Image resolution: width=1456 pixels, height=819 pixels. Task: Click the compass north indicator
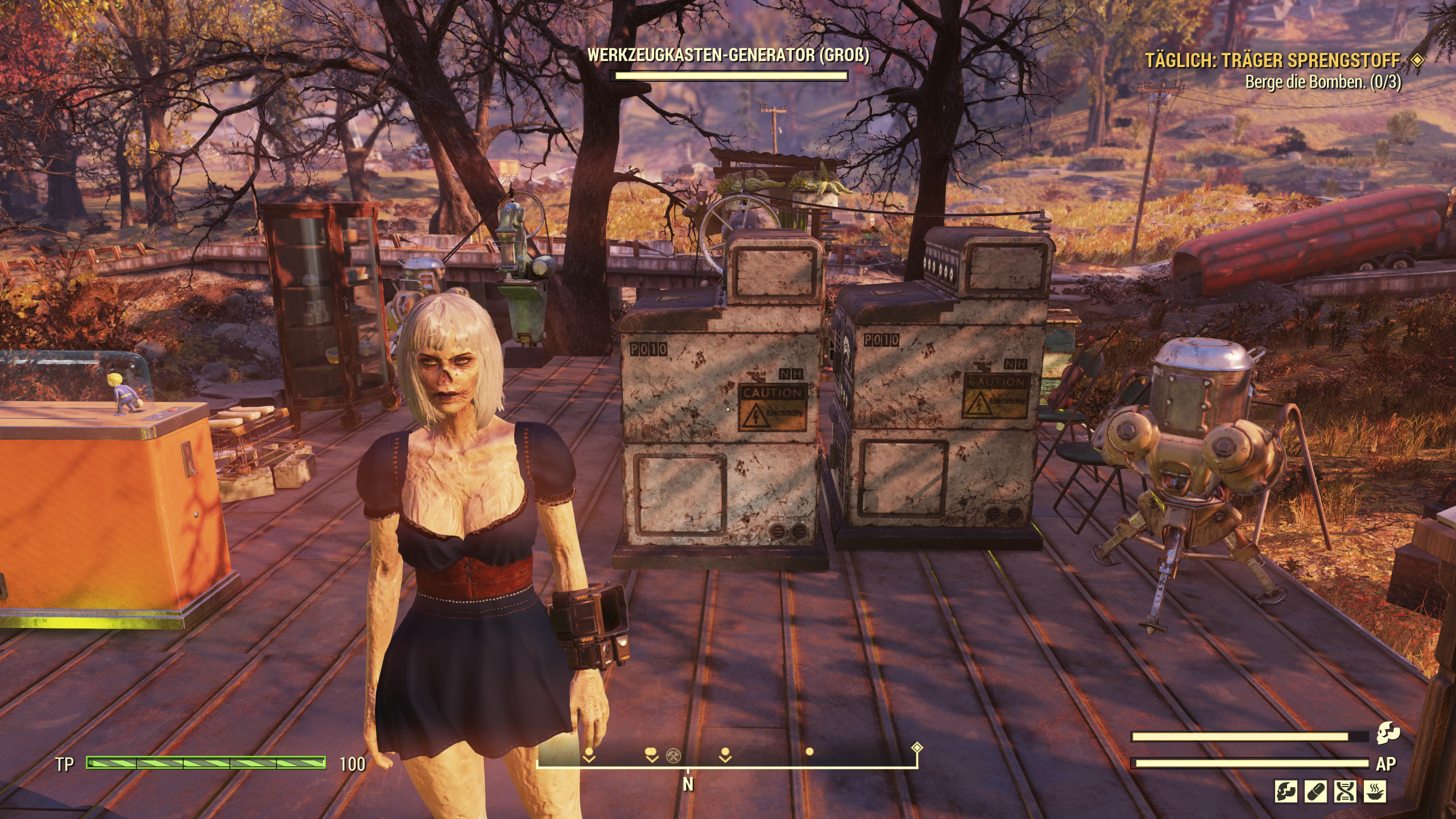coord(688,784)
